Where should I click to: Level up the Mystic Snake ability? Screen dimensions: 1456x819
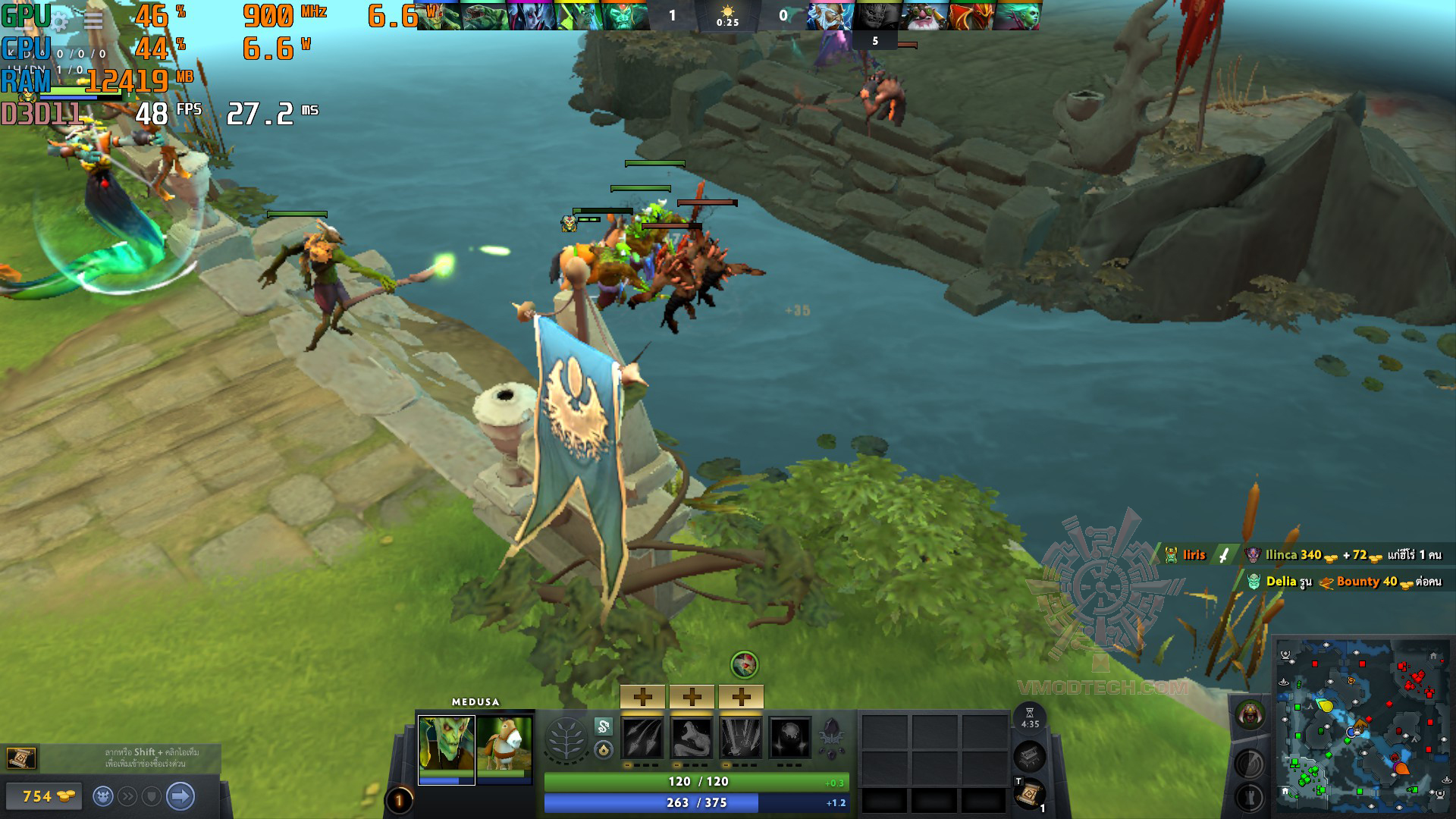692,696
